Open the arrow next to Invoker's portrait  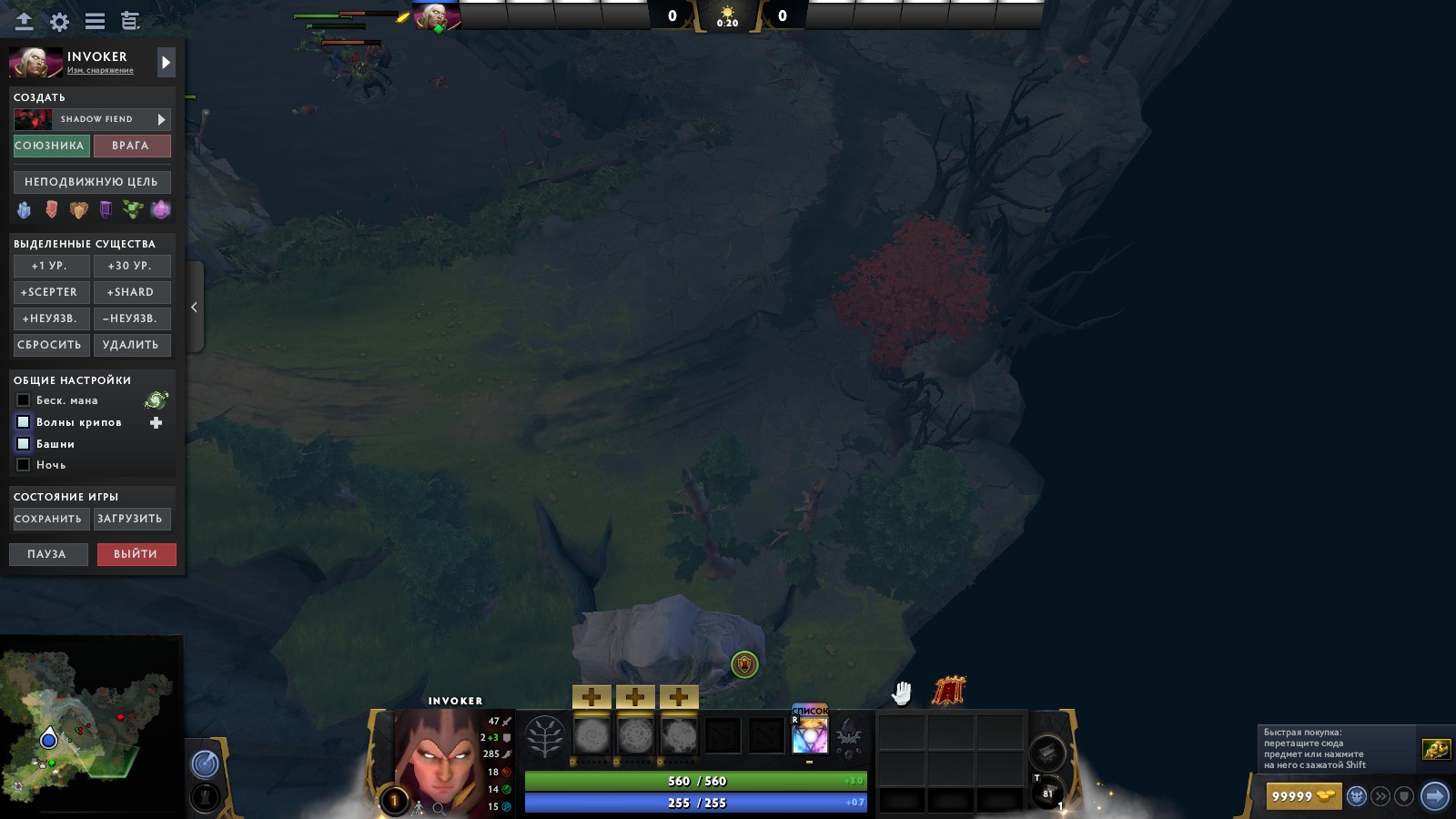click(165, 63)
